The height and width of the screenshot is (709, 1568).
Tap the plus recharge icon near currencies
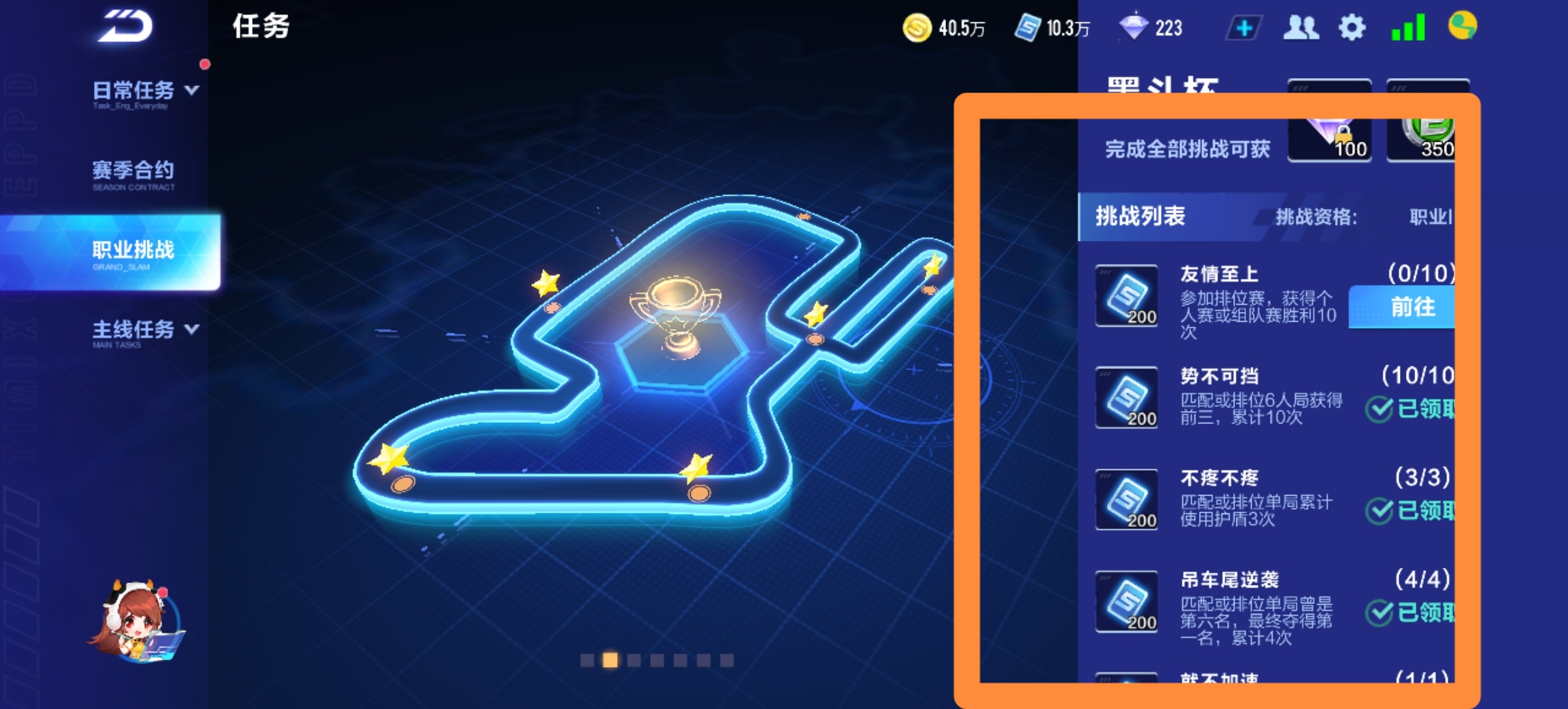tap(1243, 28)
